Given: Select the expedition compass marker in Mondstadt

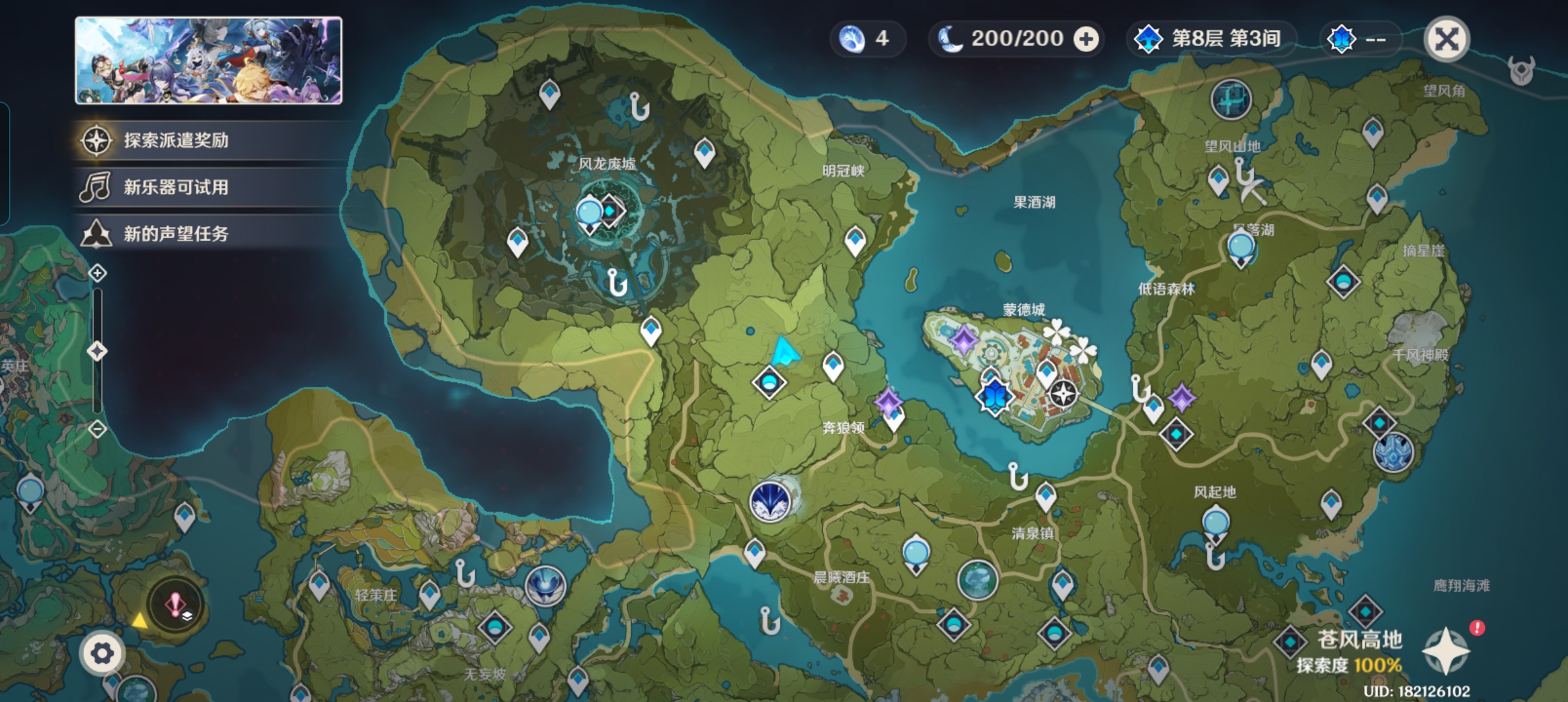Looking at the screenshot, I should pos(1064,393).
